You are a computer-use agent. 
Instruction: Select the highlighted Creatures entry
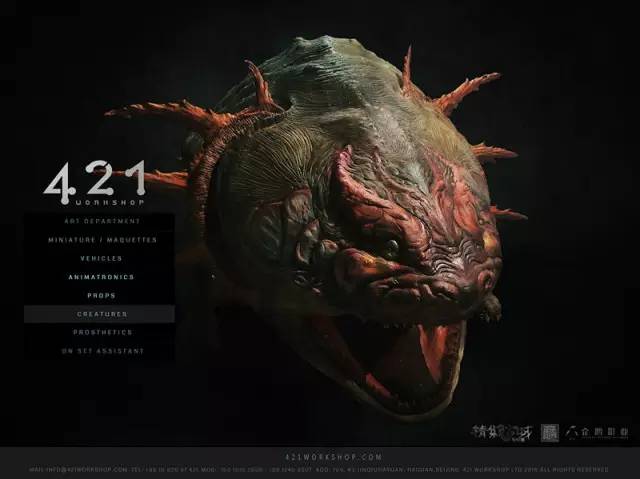[101, 314]
